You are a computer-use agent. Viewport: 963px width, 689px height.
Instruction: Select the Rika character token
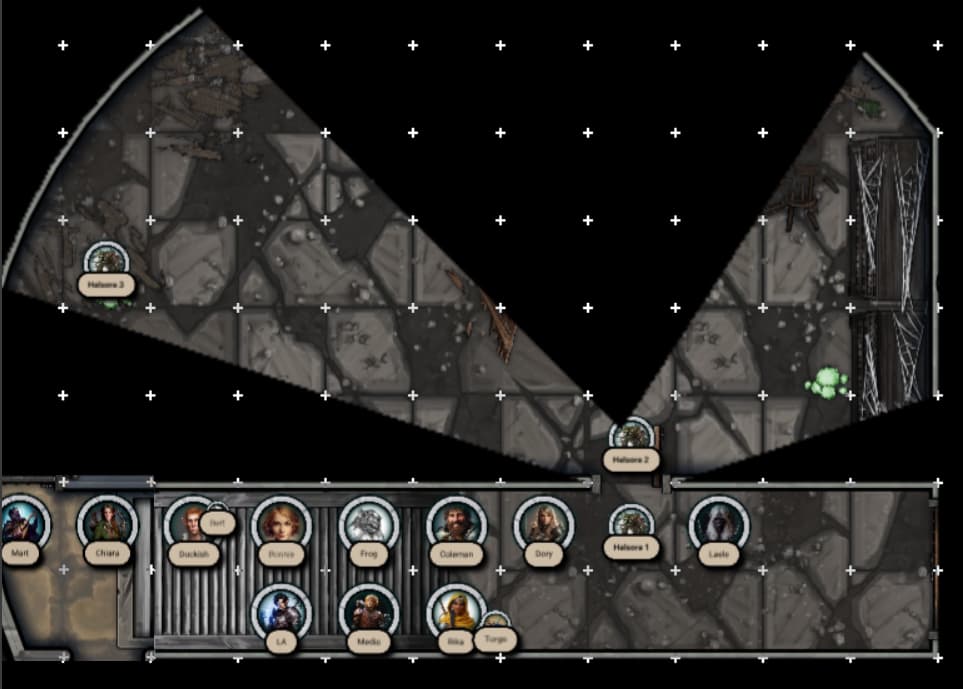(455, 613)
